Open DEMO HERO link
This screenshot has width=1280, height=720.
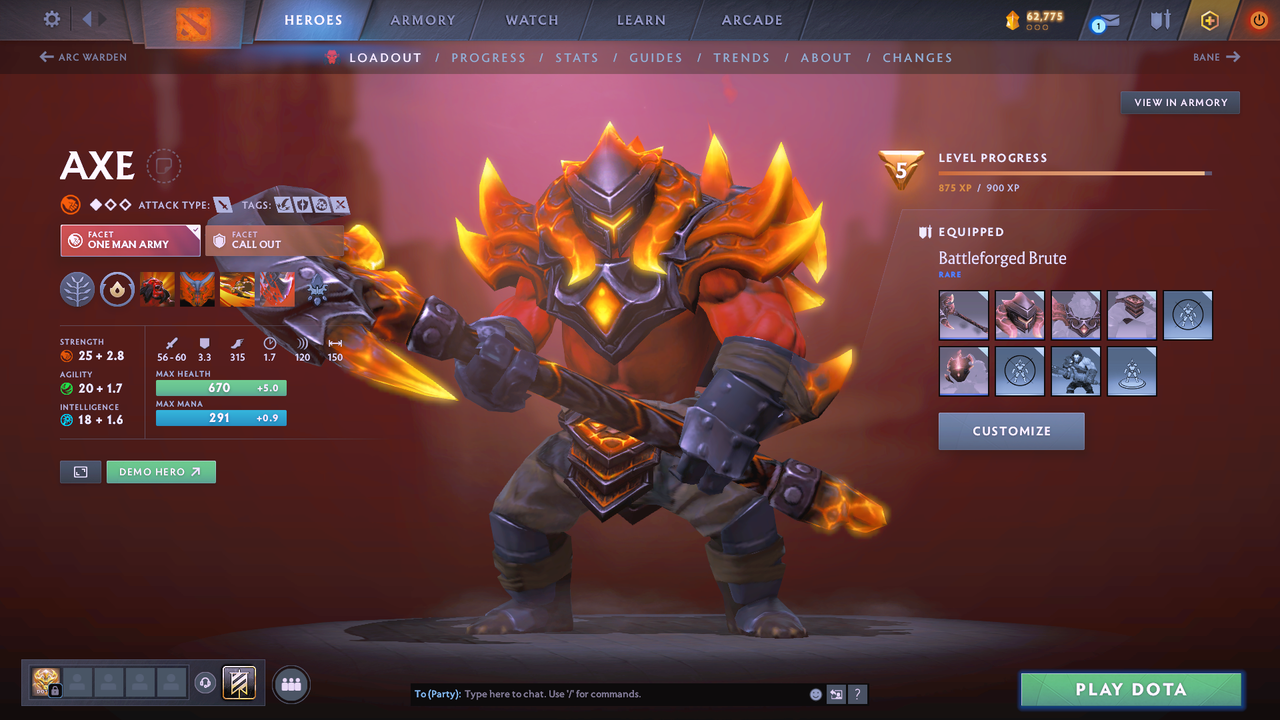(160, 471)
